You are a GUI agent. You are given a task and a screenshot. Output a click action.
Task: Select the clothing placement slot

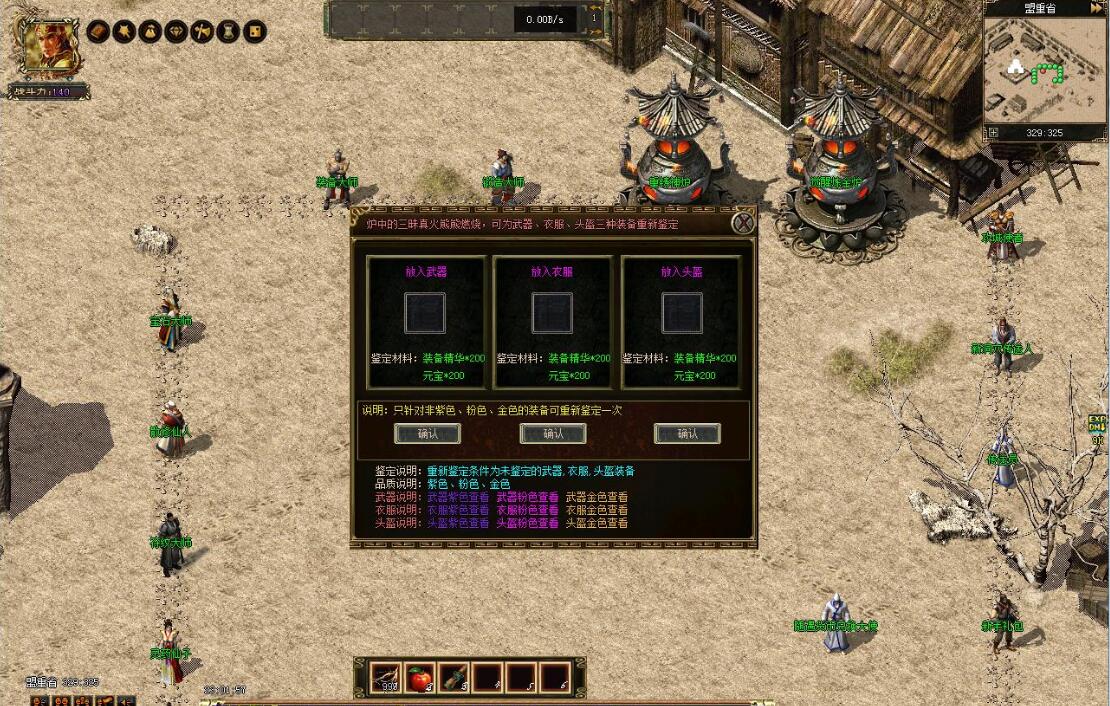(552, 313)
